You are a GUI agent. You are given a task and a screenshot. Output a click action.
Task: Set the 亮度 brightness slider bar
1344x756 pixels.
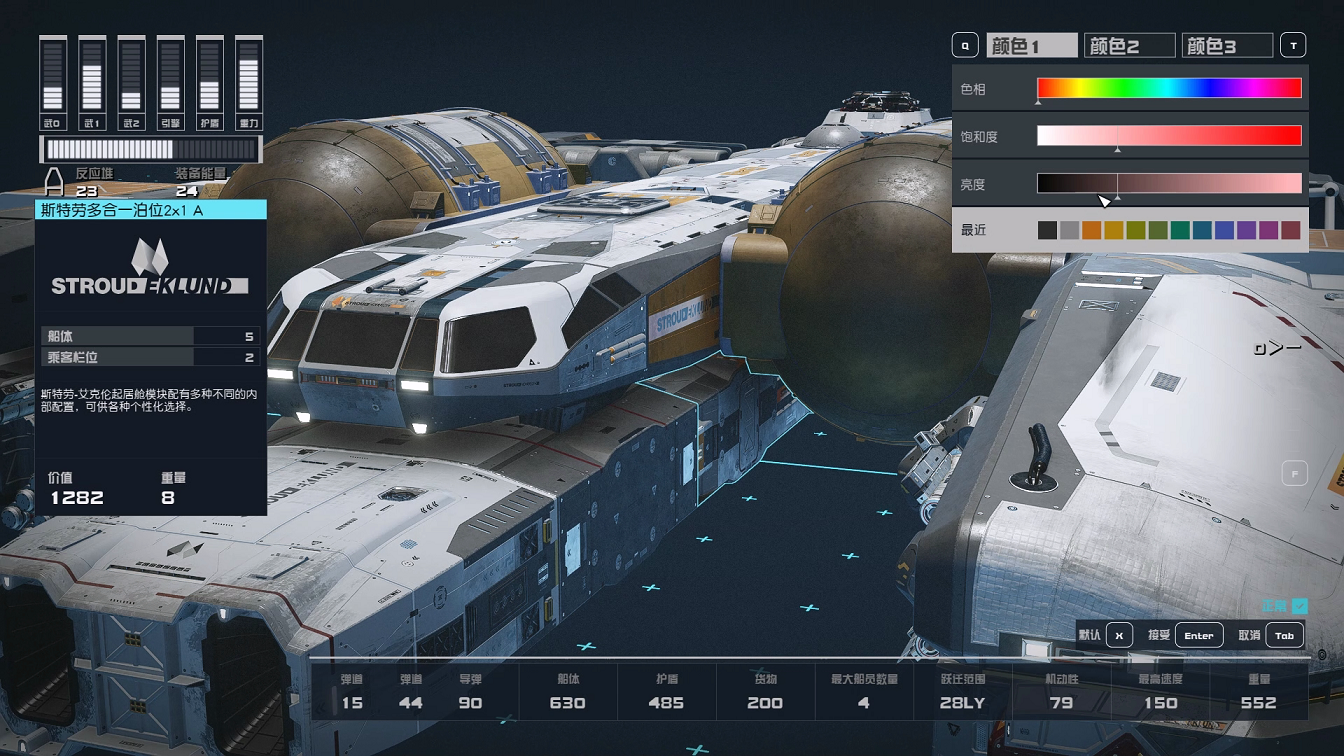1169,183
